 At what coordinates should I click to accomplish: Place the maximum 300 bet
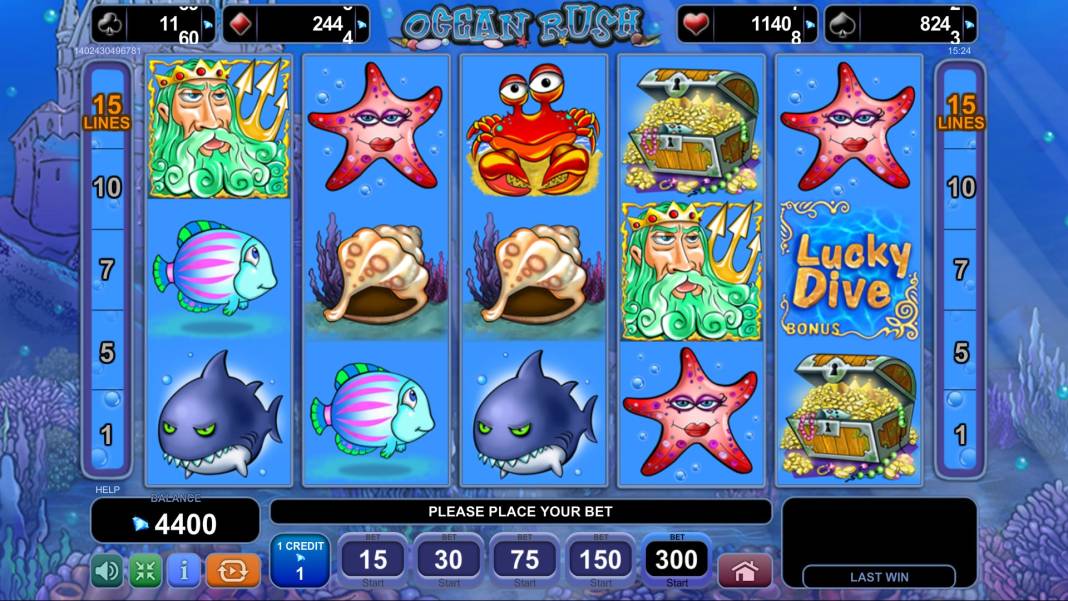point(677,561)
